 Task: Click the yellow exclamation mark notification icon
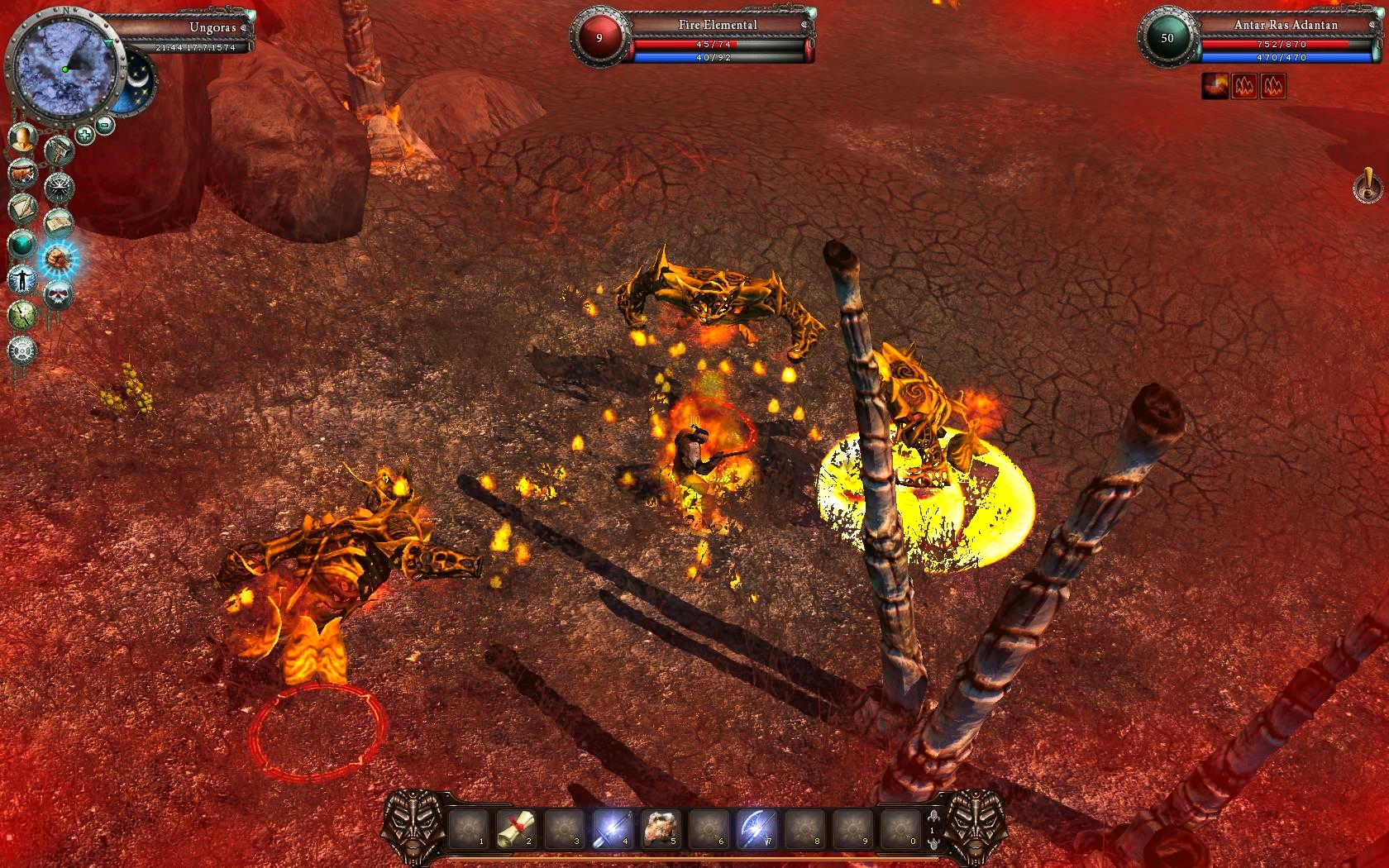1368,186
